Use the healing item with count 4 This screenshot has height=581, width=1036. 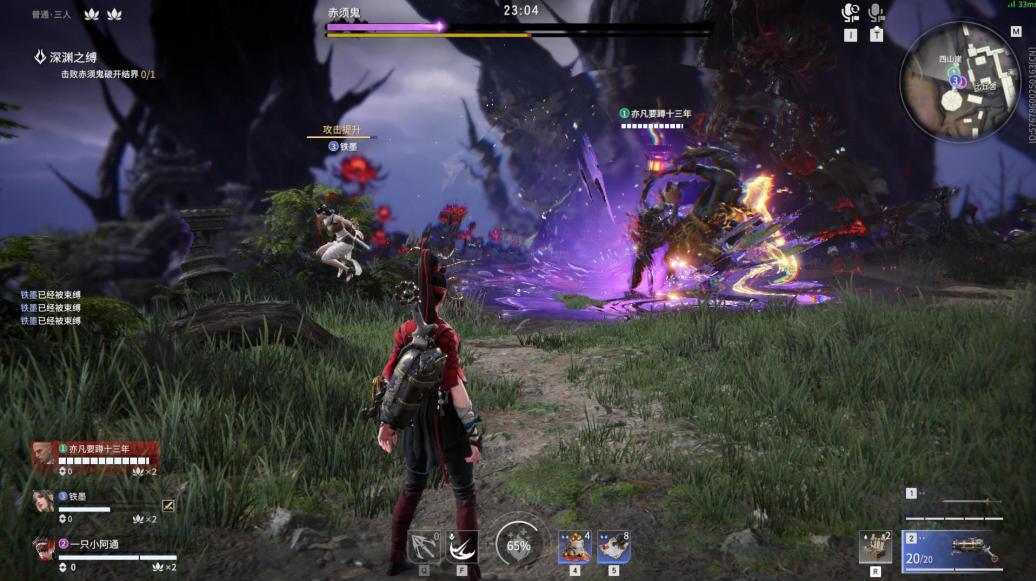click(574, 547)
